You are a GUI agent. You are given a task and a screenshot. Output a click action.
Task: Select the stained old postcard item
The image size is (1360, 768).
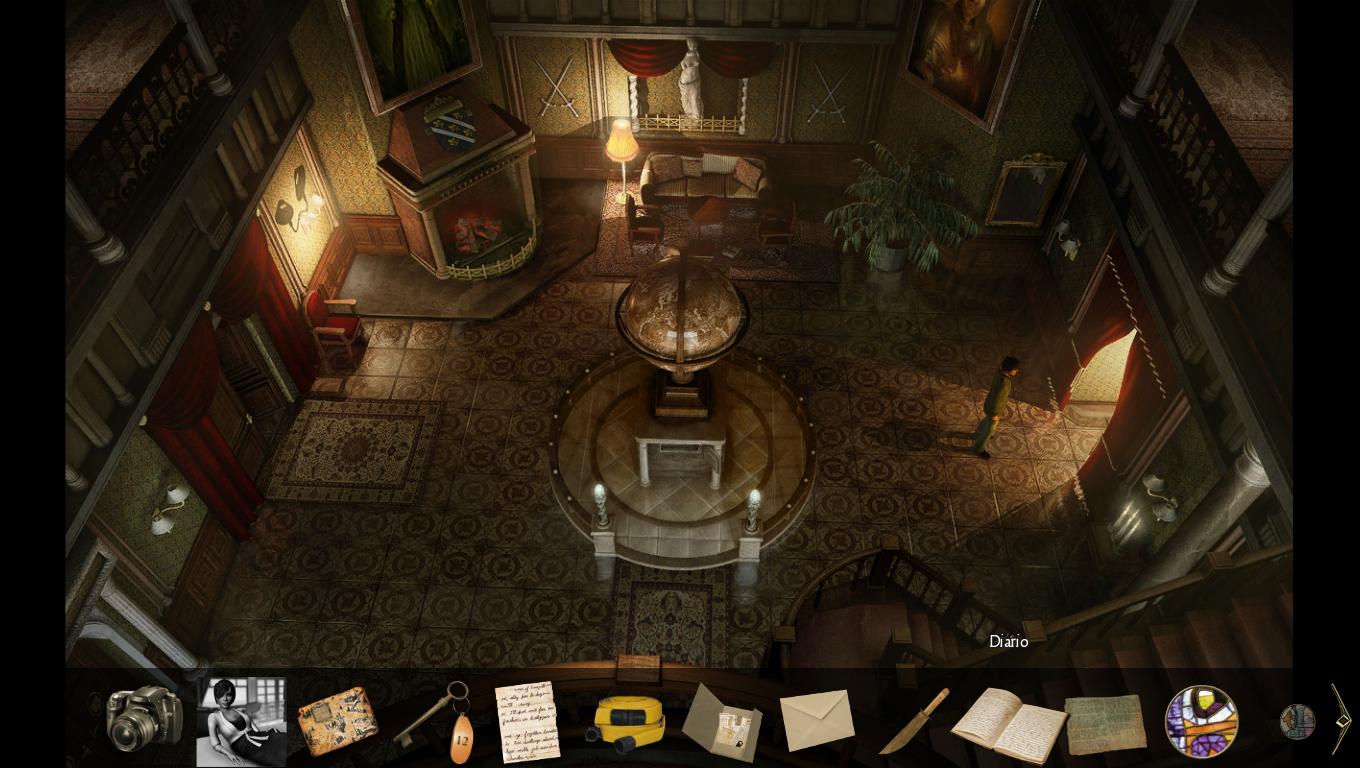point(337,721)
